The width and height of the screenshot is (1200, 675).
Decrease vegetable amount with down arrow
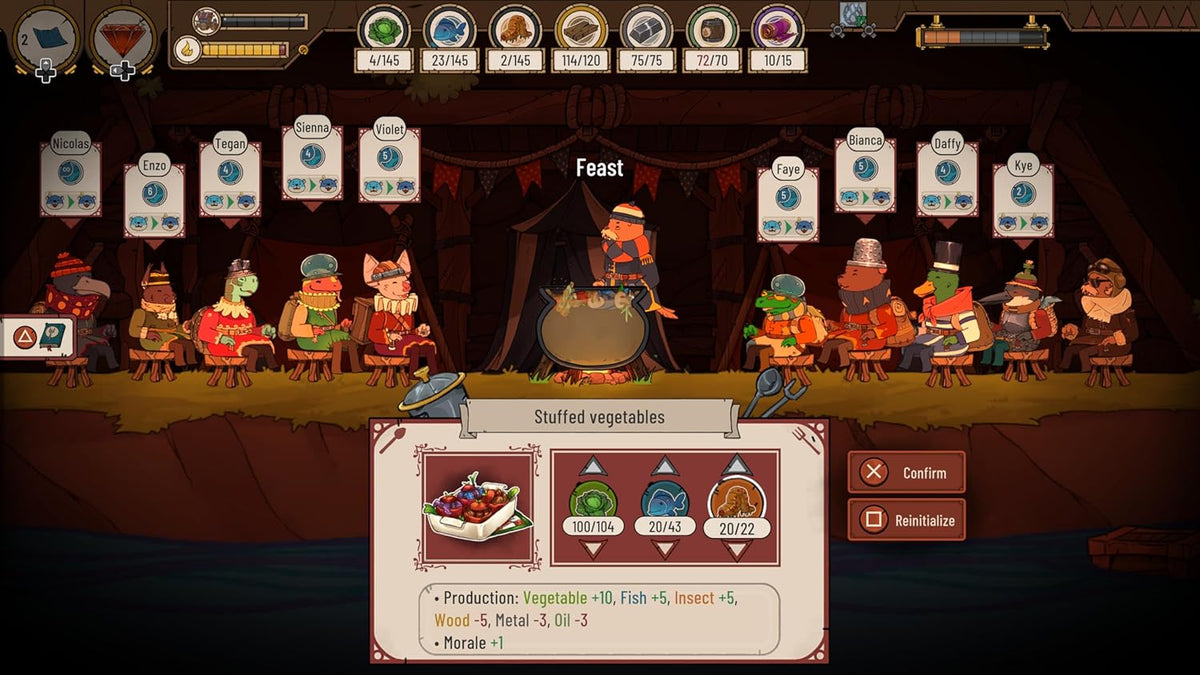[x=593, y=548]
